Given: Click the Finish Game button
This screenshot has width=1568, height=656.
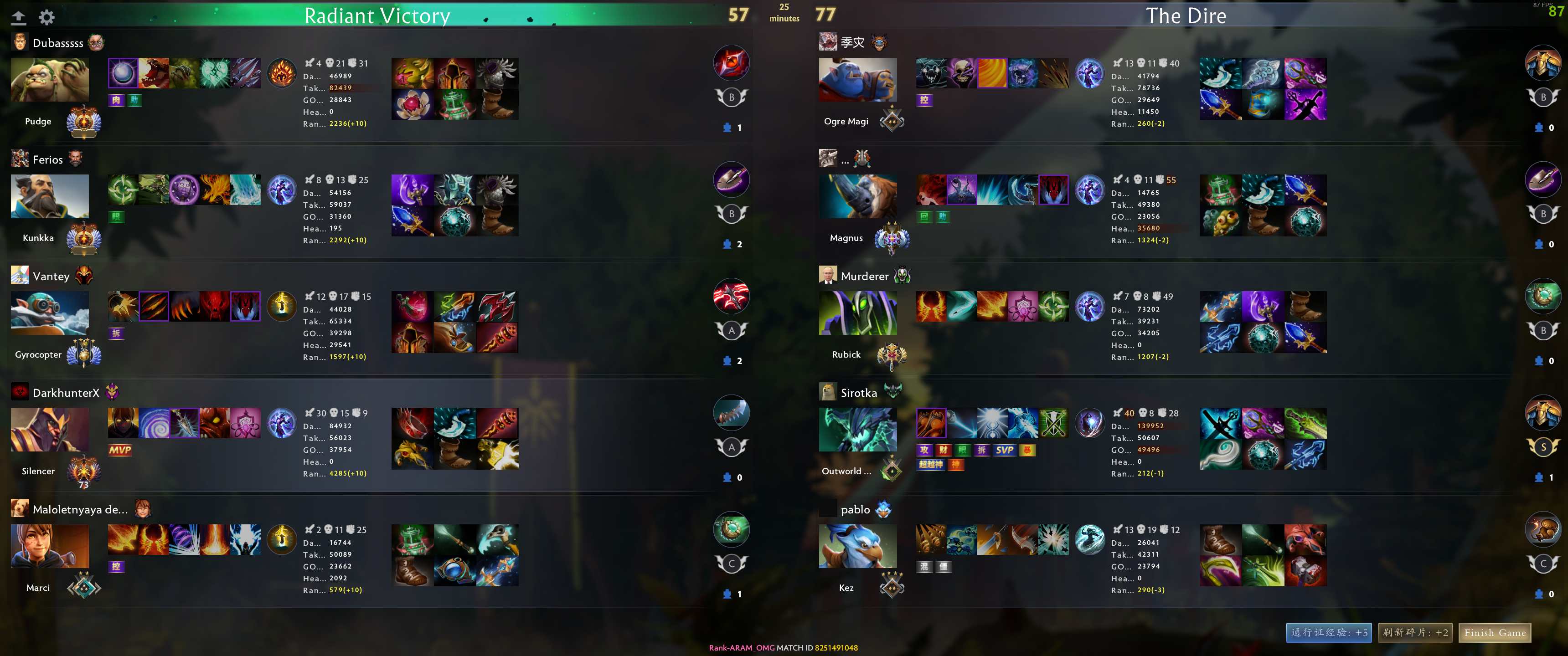Looking at the screenshot, I should pyautogui.click(x=1494, y=633).
